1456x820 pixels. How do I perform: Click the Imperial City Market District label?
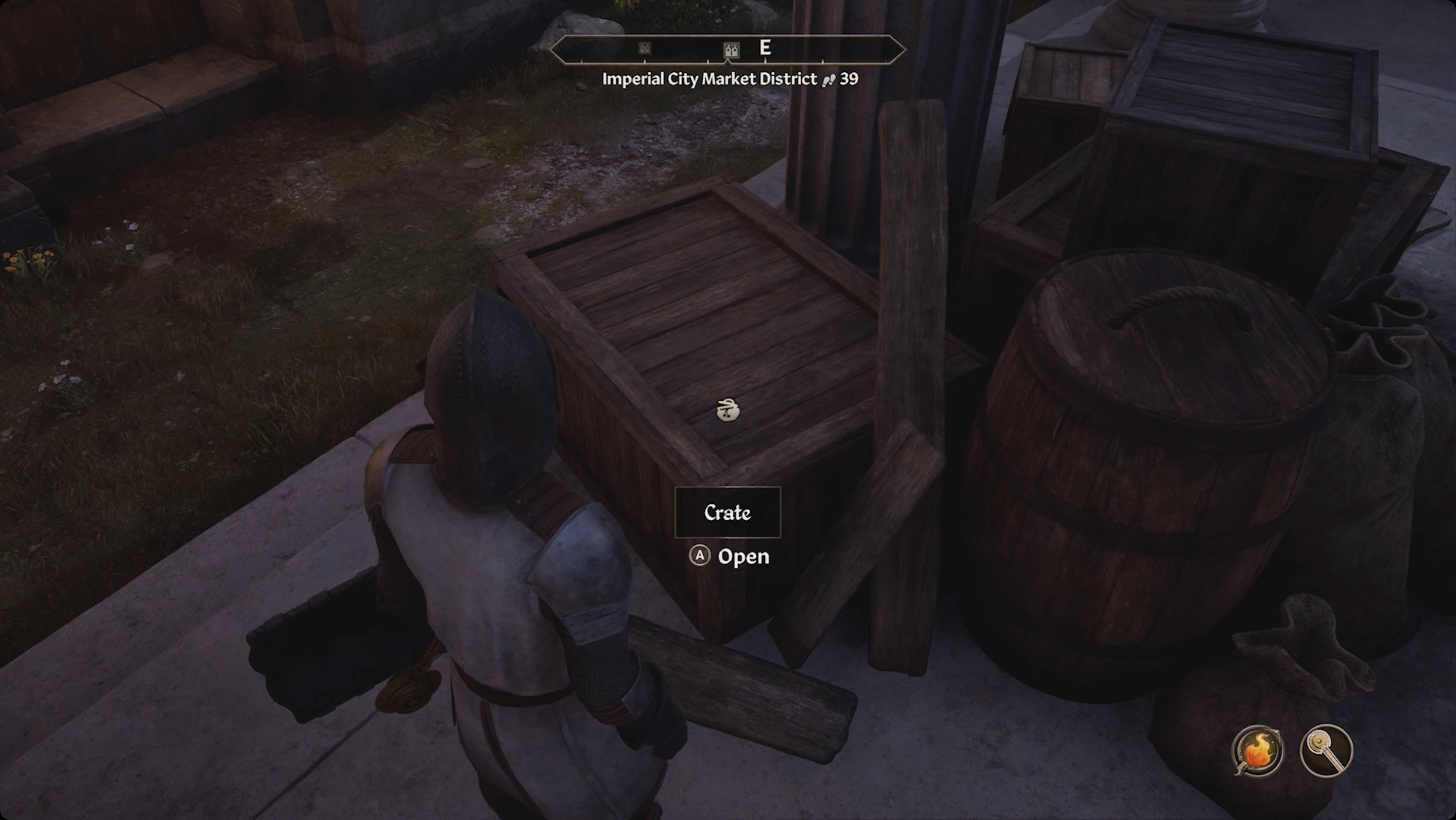pyautogui.click(x=708, y=79)
